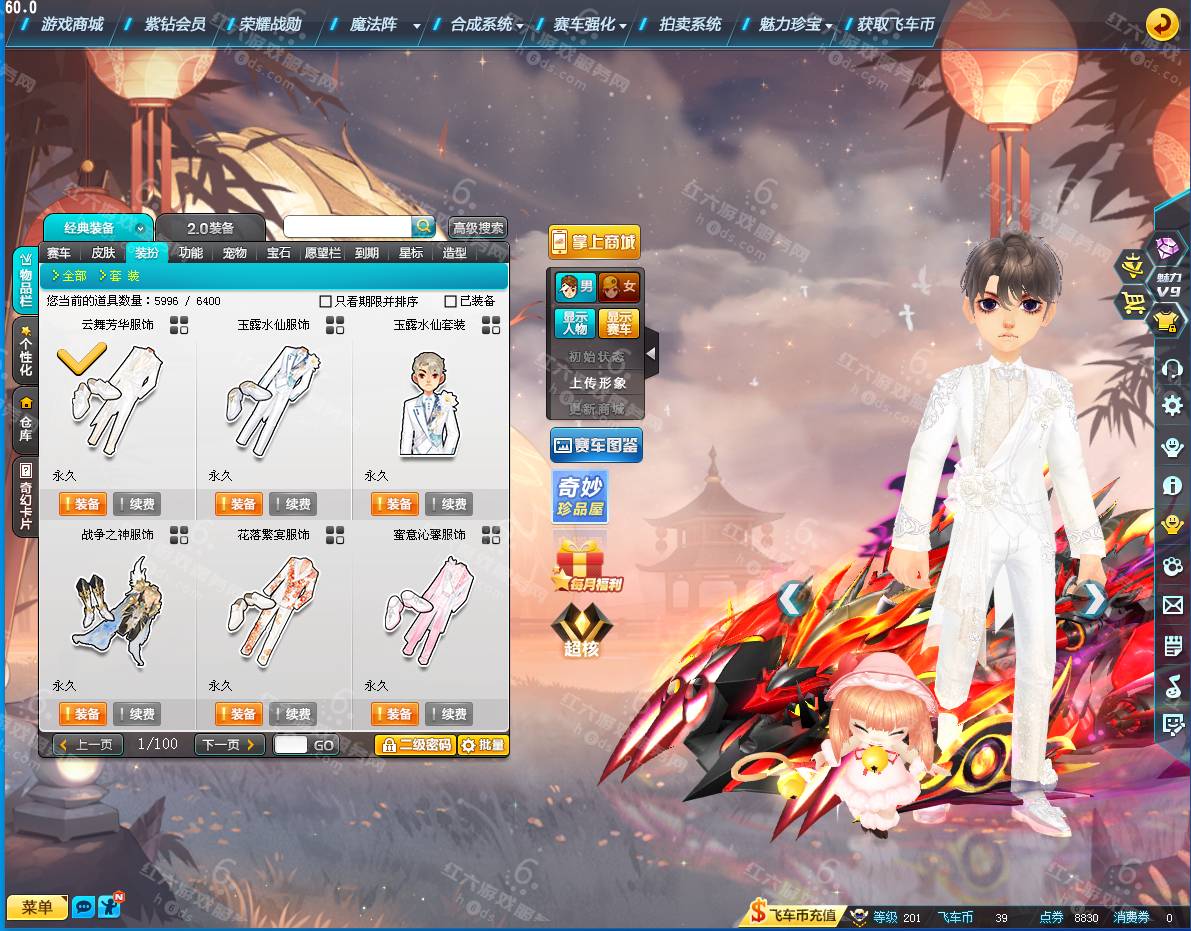The width and height of the screenshot is (1191, 931).
Task: Tick the 已装备 filter checkbox
Action: coord(451,301)
